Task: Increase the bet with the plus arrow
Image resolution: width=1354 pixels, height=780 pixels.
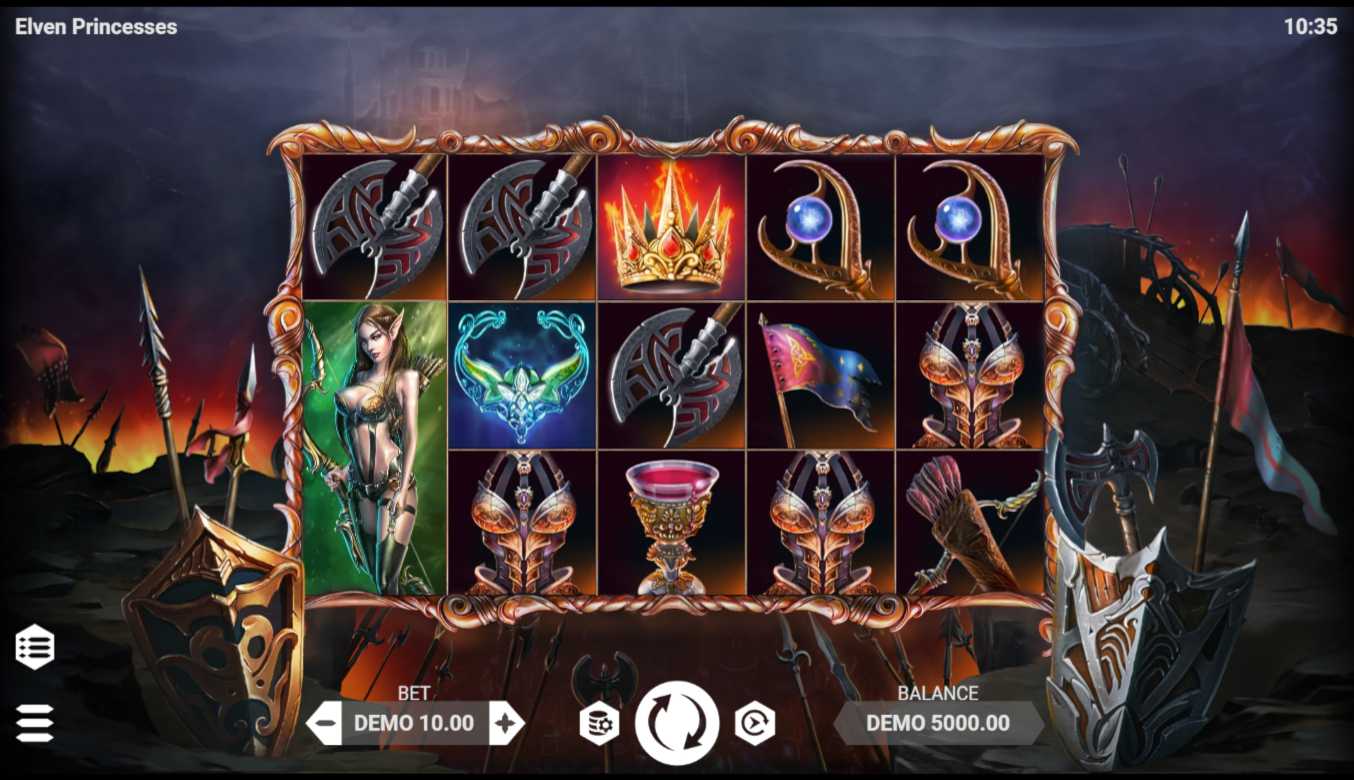Action: coord(506,723)
